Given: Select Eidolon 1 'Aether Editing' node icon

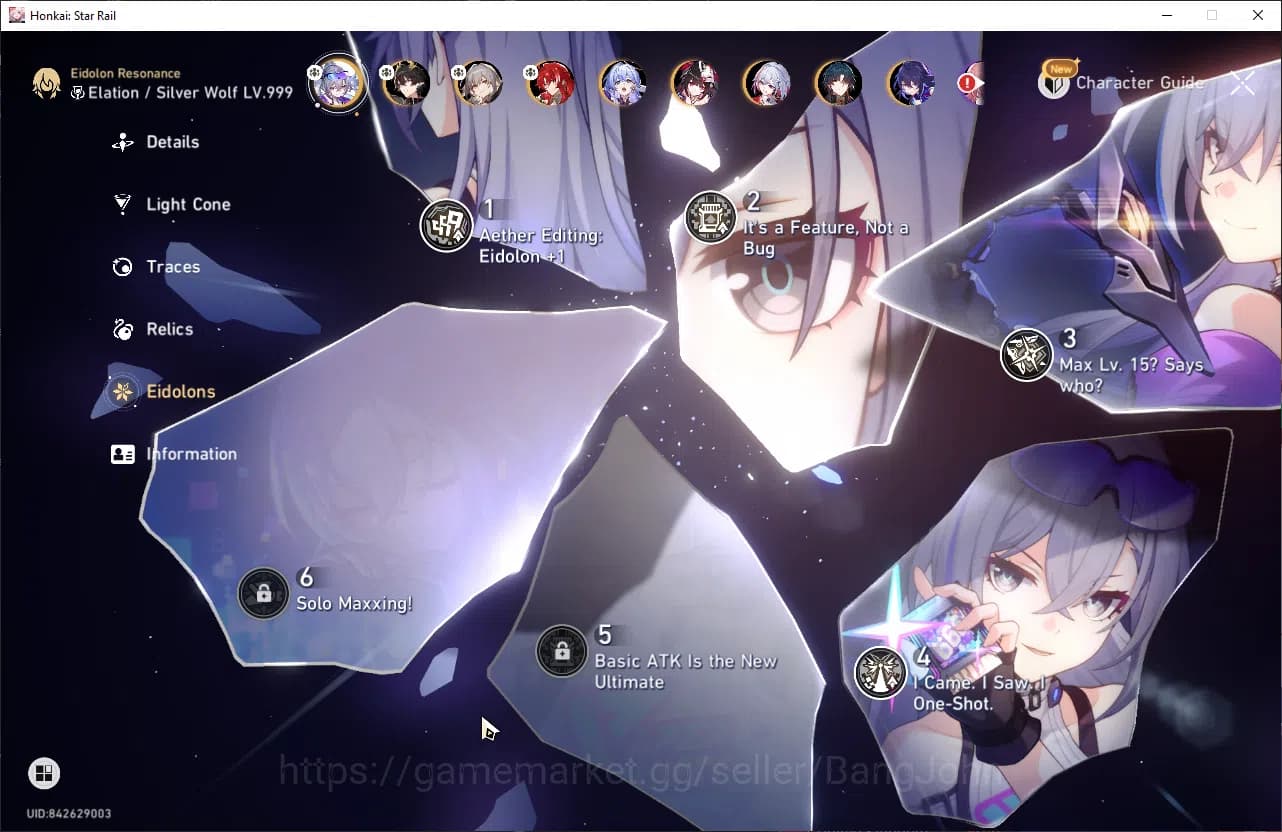Looking at the screenshot, I should (445, 226).
